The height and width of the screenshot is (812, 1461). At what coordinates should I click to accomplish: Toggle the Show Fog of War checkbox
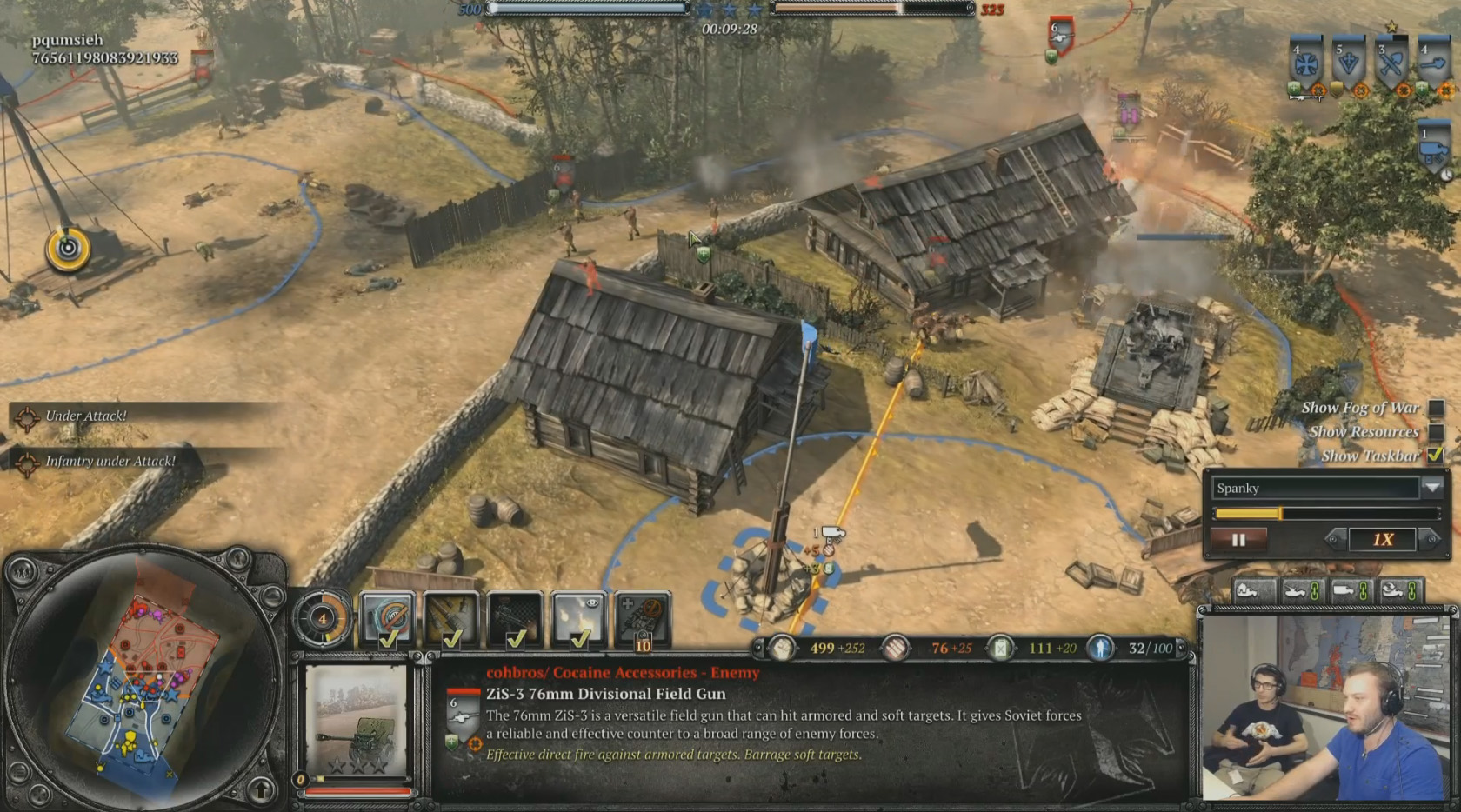1436,408
